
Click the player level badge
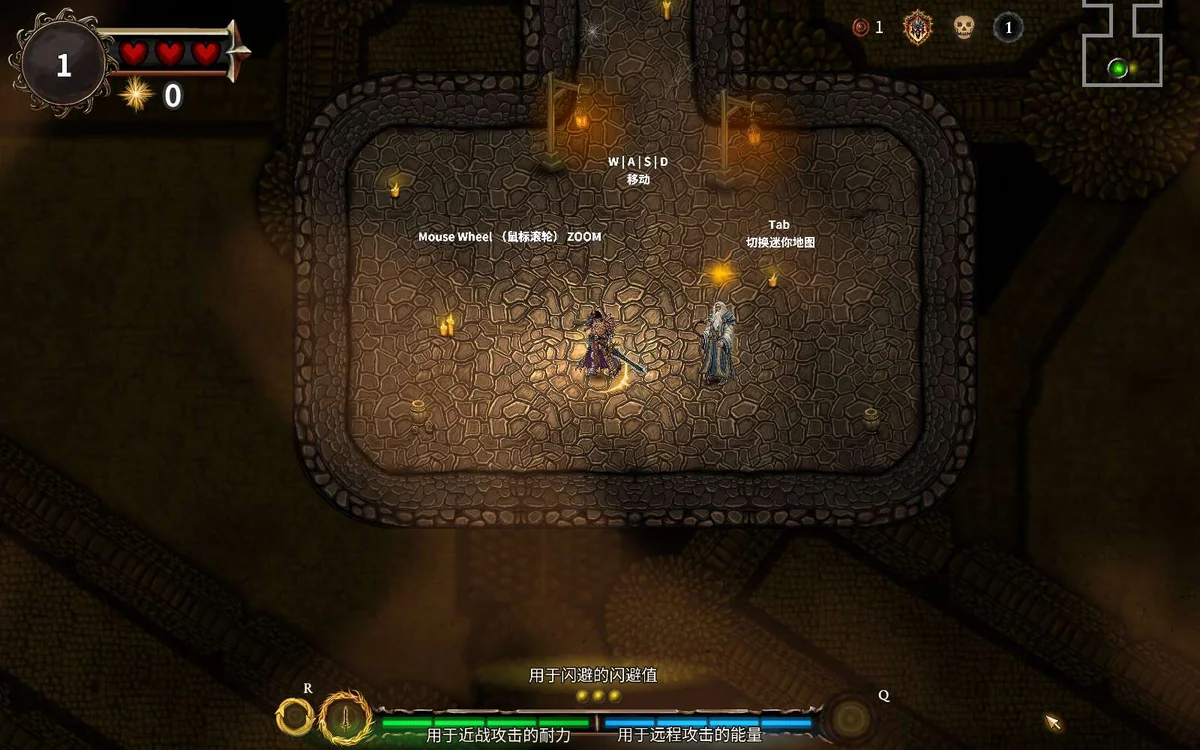64,65
